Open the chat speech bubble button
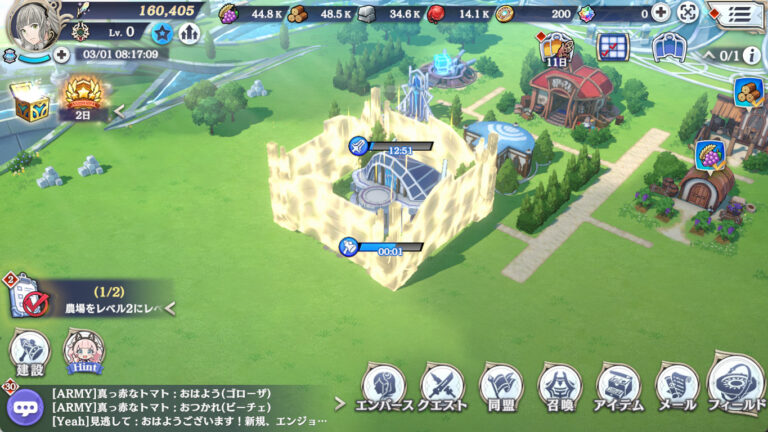Viewport: 768px width, 432px height. pos(24,406)
